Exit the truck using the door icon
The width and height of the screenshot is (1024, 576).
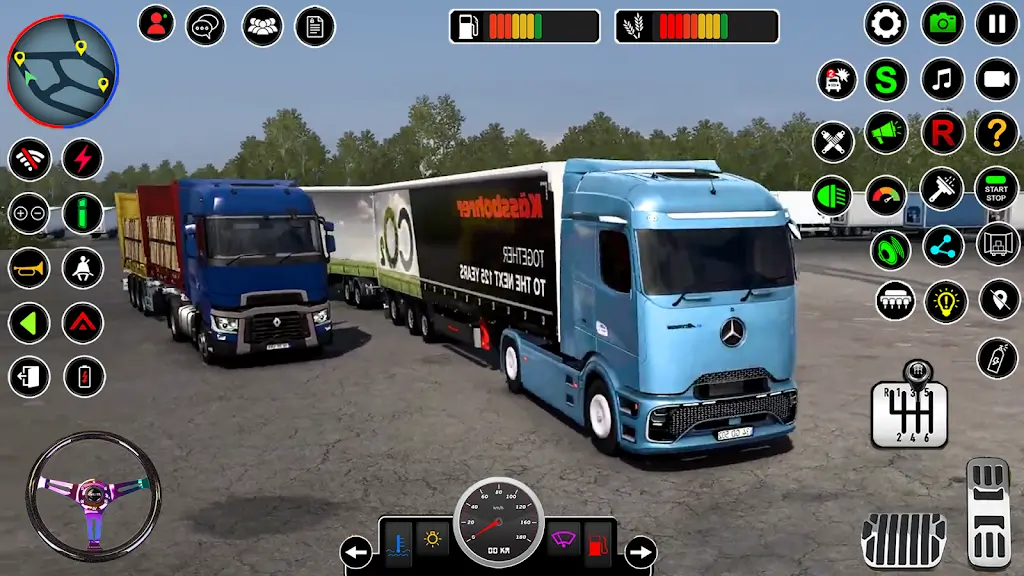[x=29, y=377]
